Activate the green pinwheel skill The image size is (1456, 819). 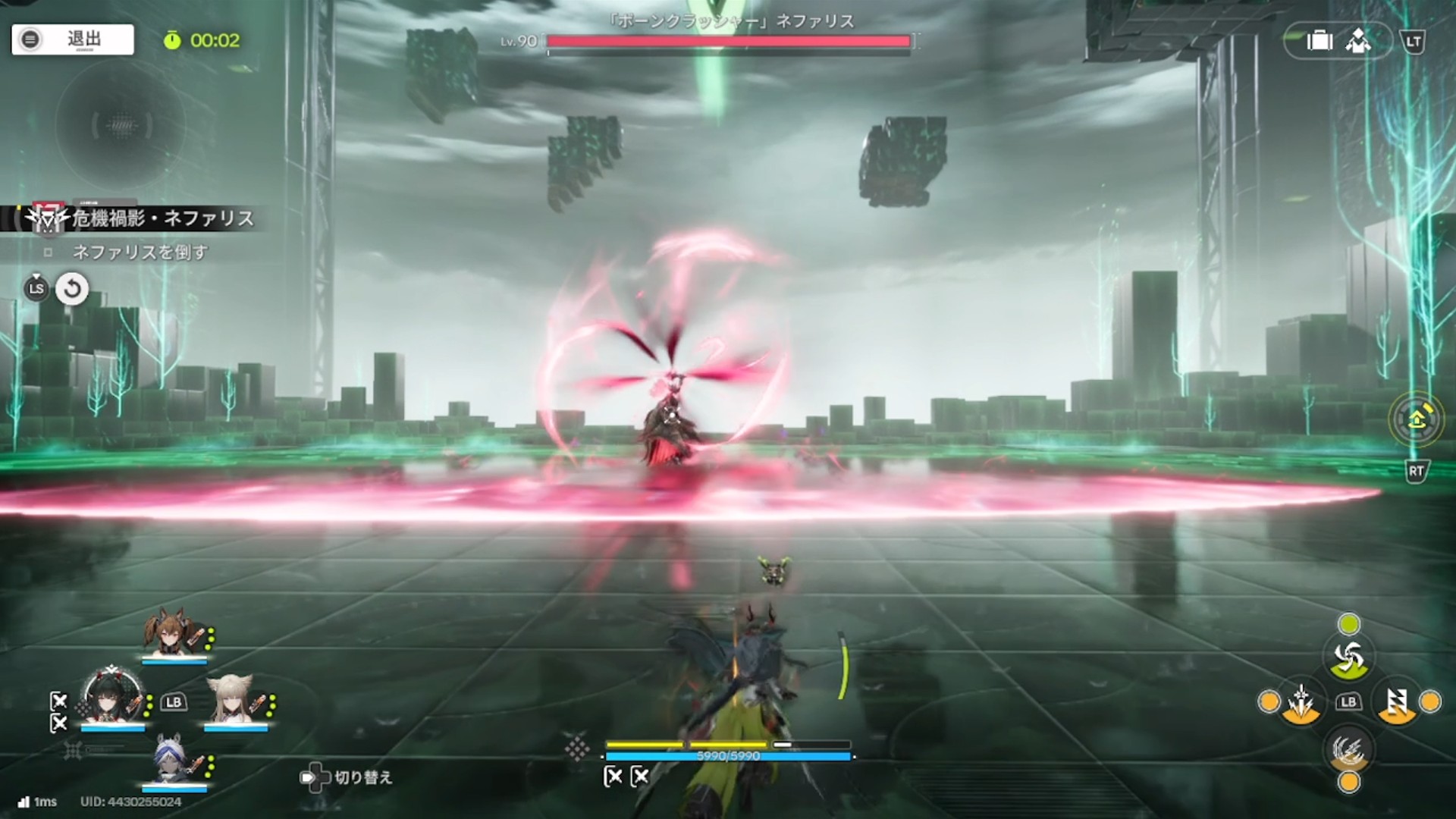[1348, 657]
